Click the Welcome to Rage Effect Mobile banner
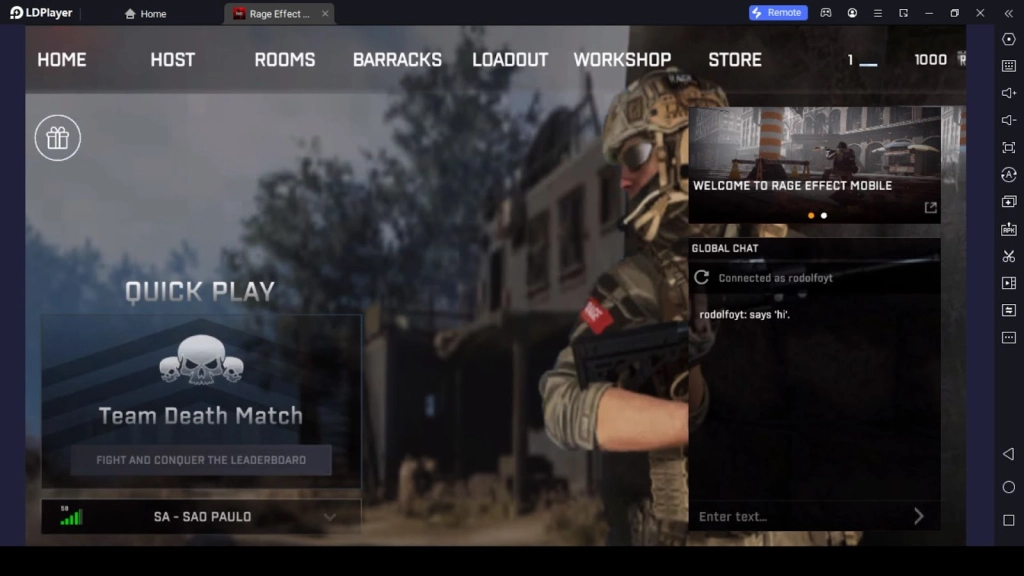Image resolution: width=1024 pixels, height=576 pixels. [x=814, y=160]
